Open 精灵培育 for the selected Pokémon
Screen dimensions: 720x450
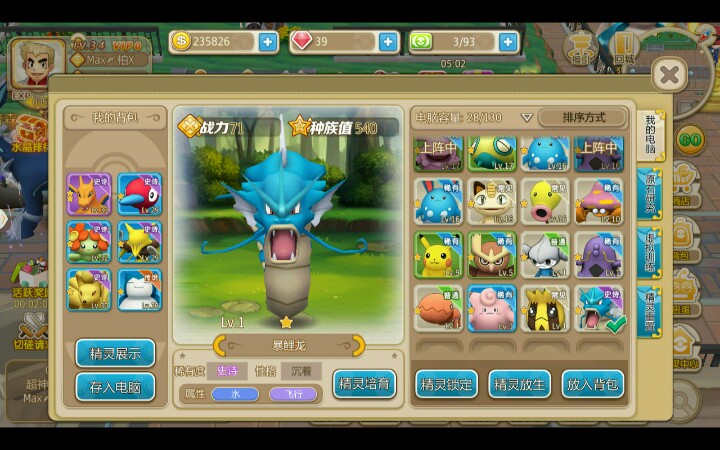tap(364, 383)
